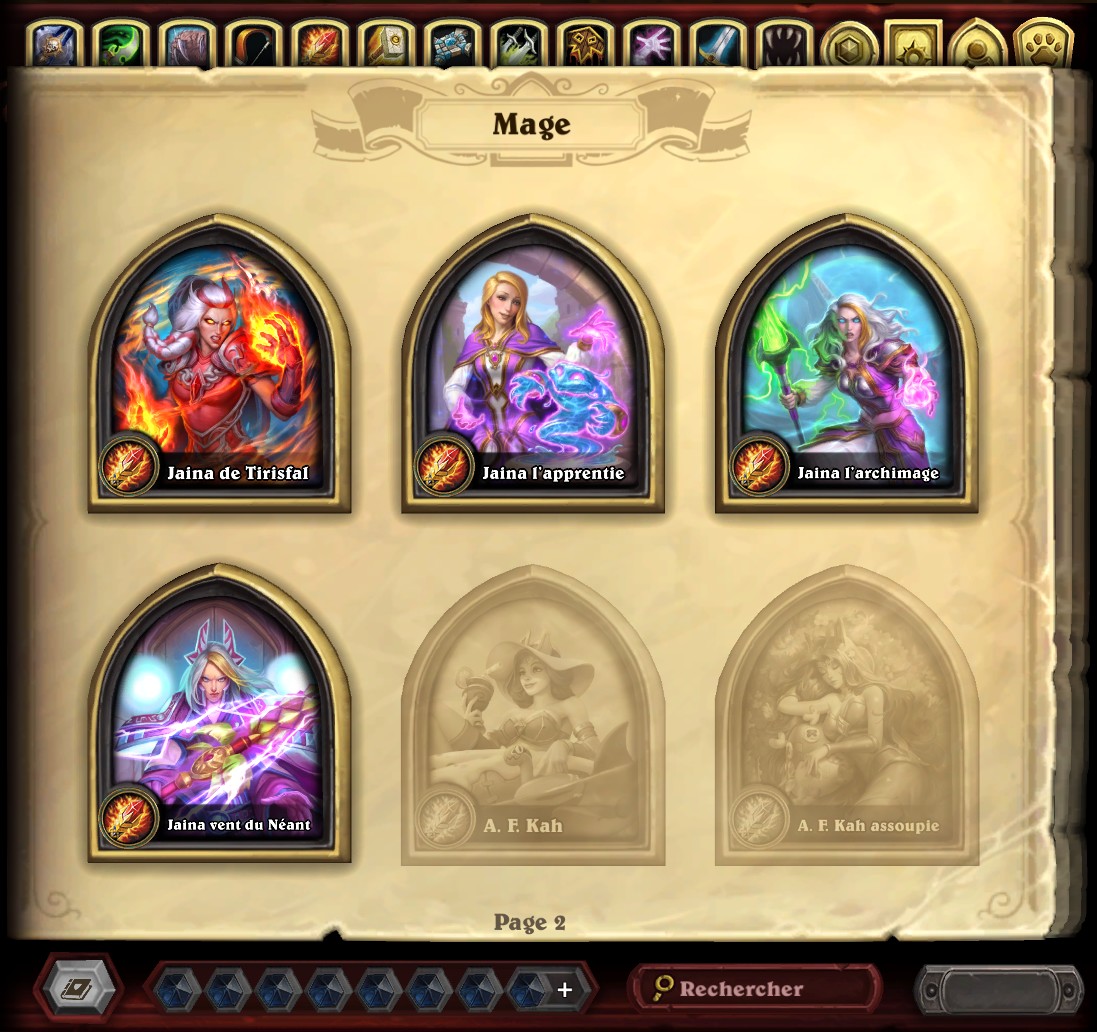The height and width of the screenshot is (1032, 1097).
Task: Click the blank stone button
Action: 998,990
